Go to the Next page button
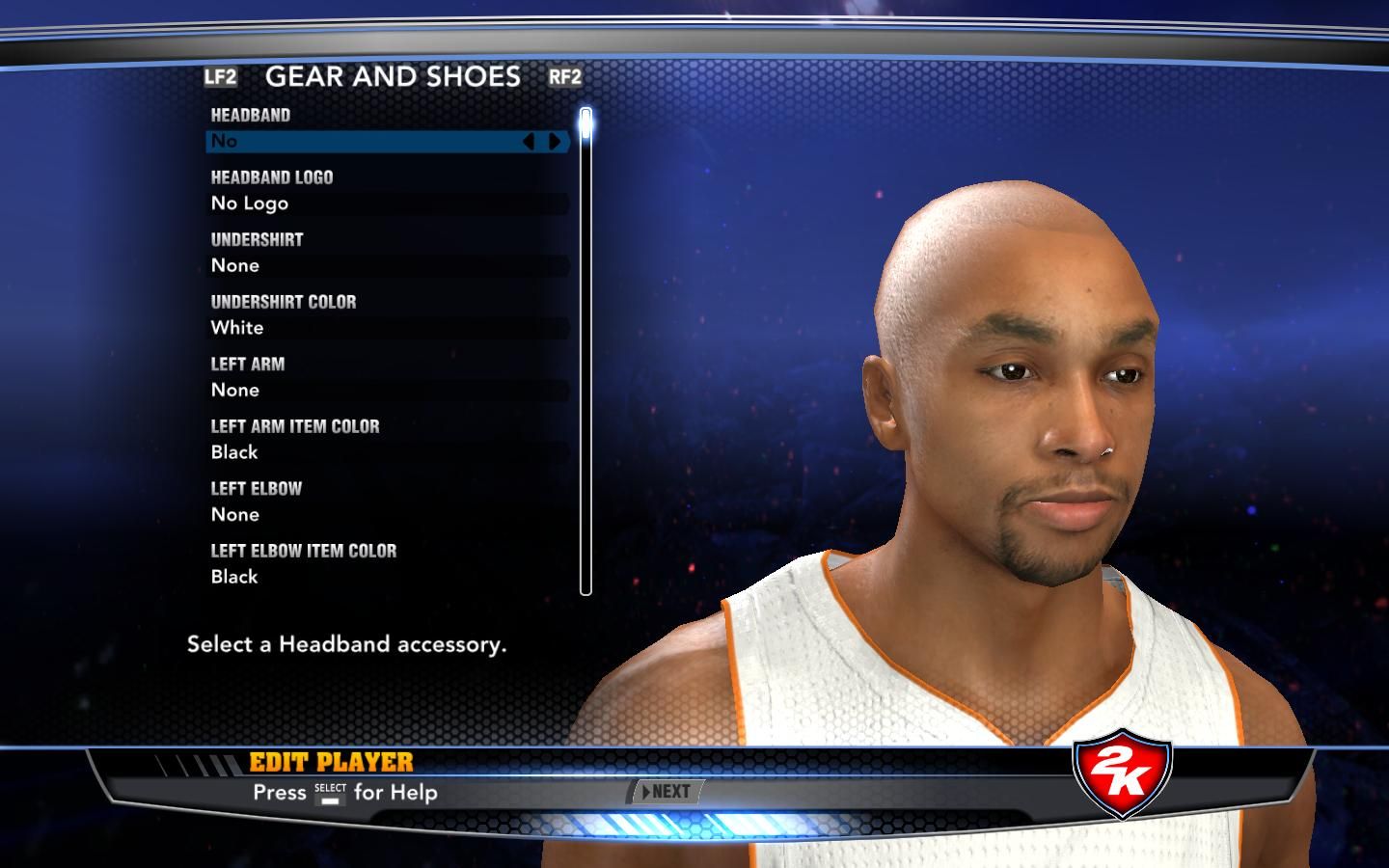 (666, 792)
